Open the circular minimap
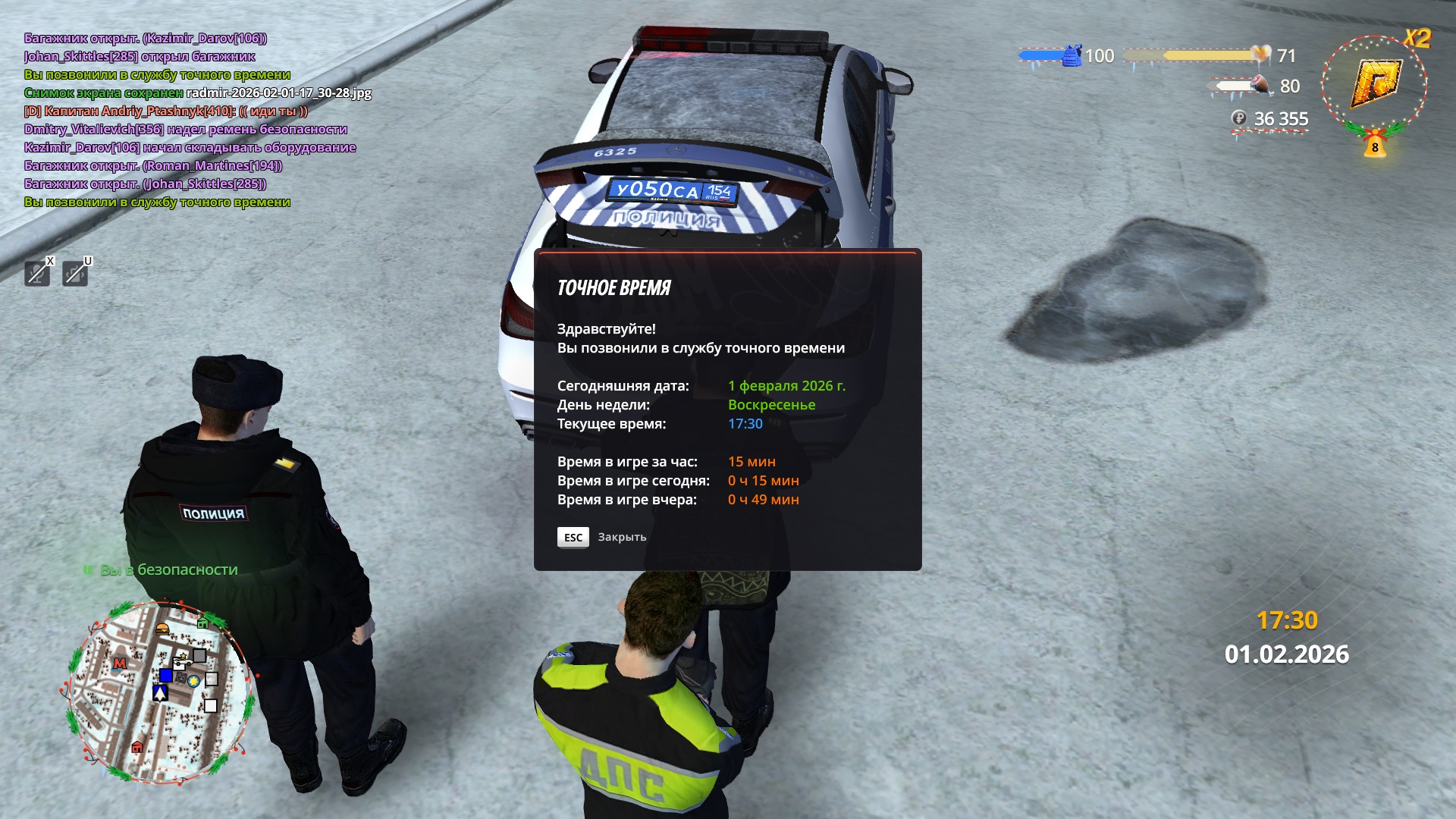Image resolution: width=1456 pixels, height=819 pixels. coord(158,692)
